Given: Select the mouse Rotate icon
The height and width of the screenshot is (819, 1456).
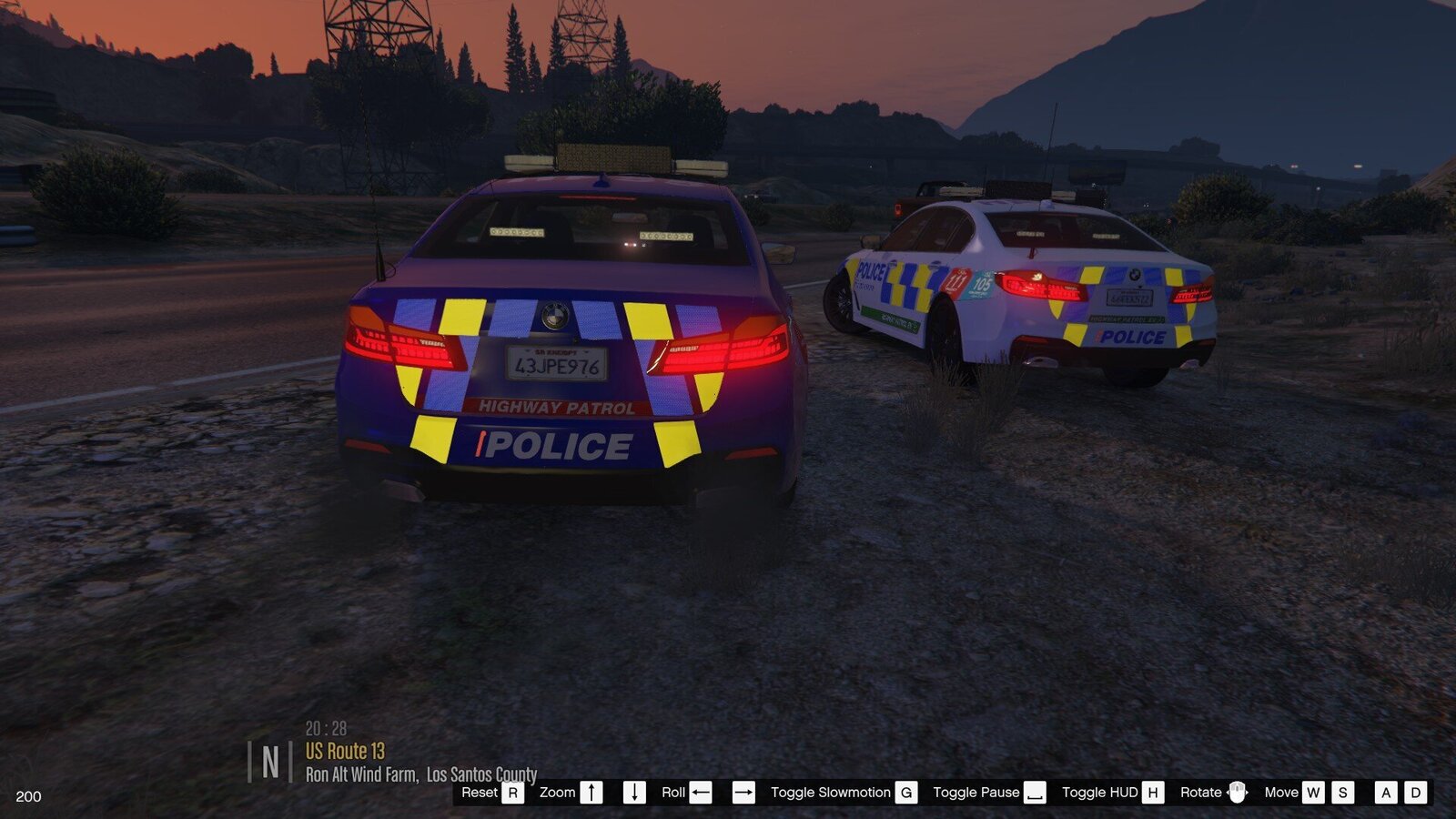Looking at the screenshot, I should (1236, 793).
